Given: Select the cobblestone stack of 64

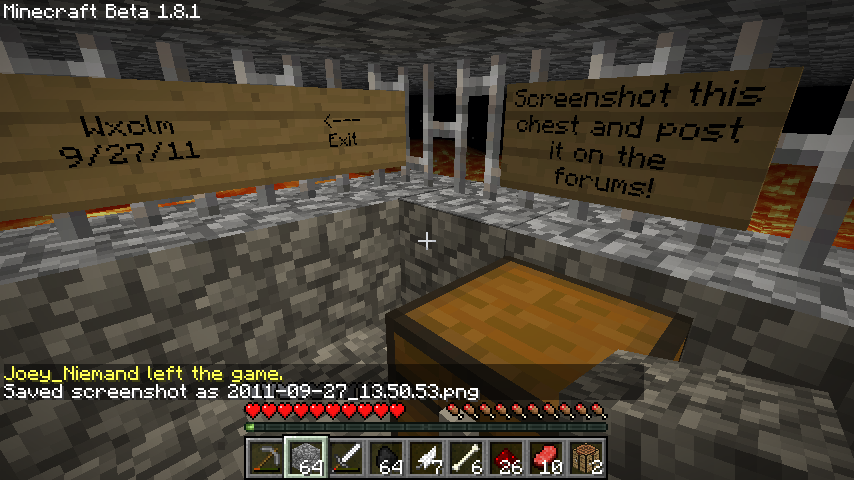Looking at the screenshot, I should (x=306, y=458).
